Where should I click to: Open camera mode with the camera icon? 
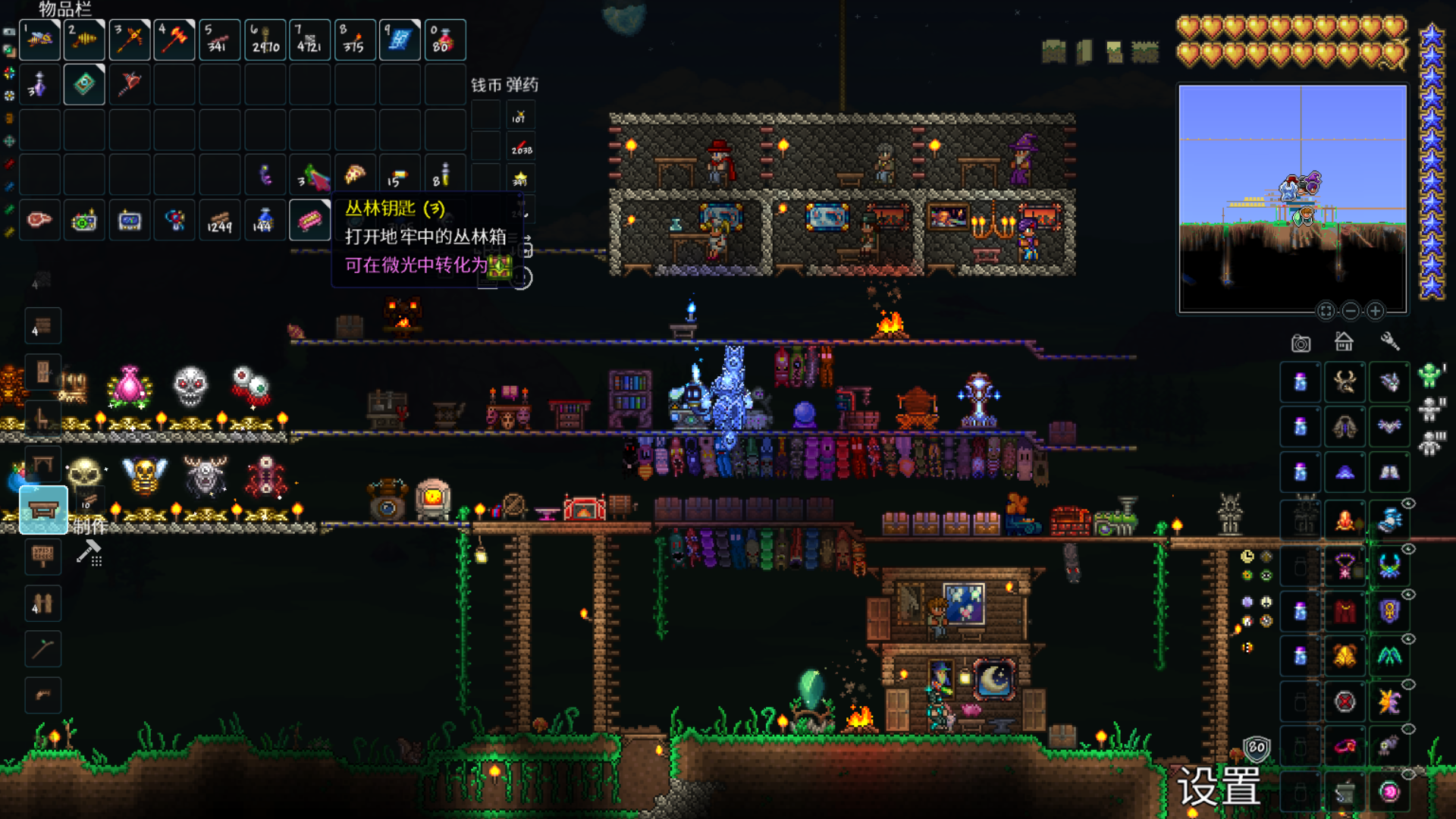pos(1301,344)
